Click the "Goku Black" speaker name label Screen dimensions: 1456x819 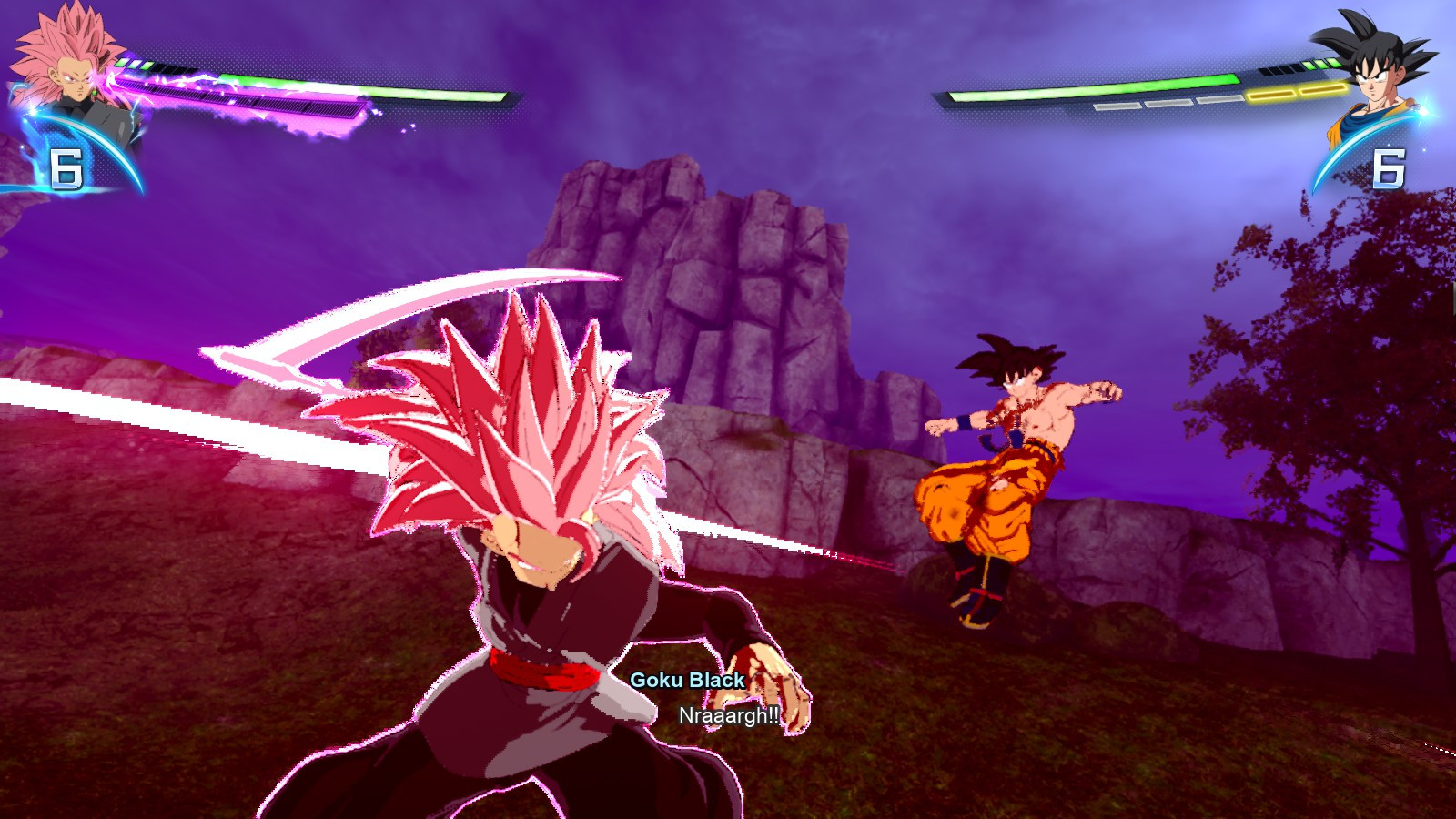tap(687, 681)
